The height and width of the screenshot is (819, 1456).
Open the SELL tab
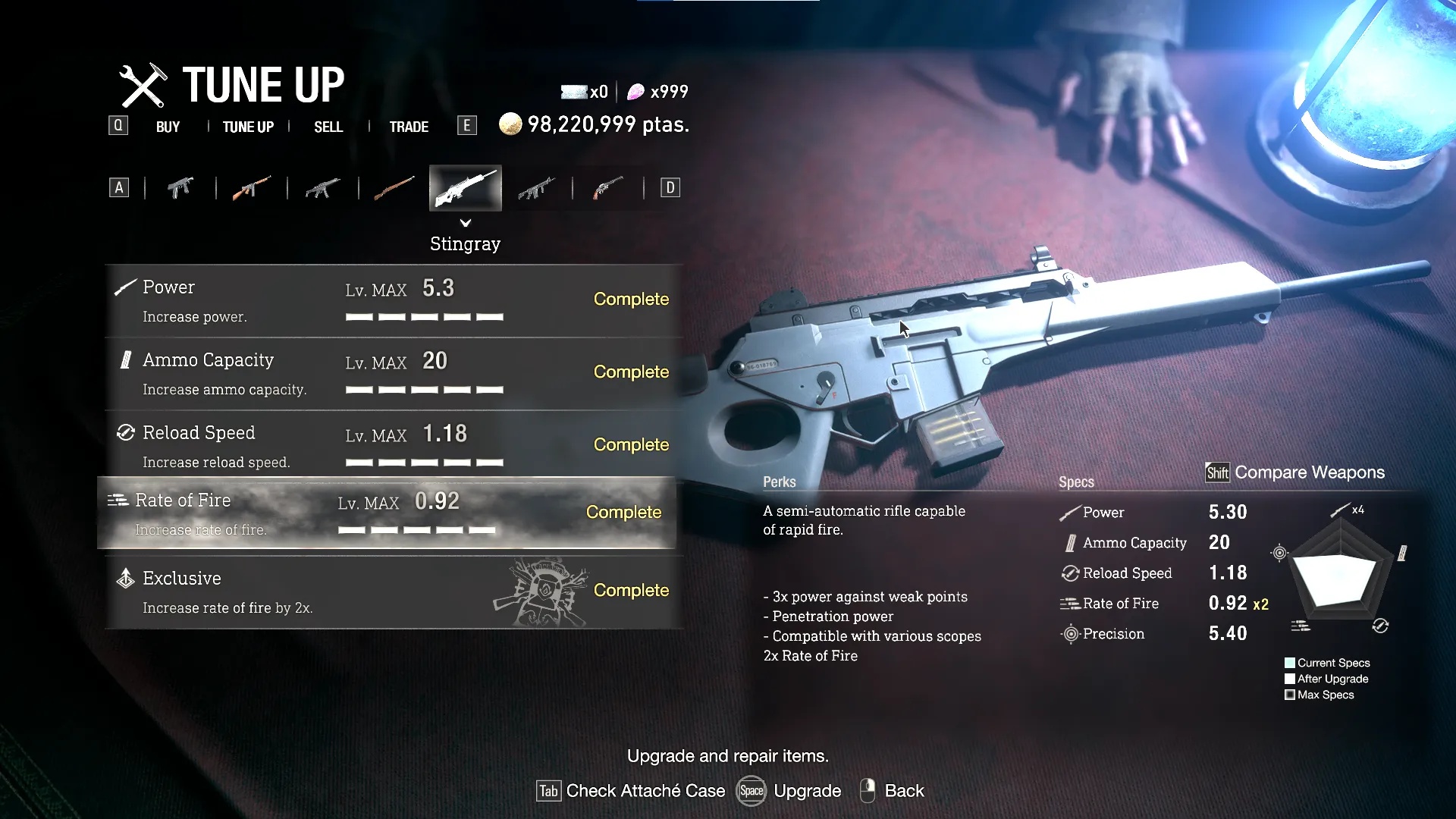pos(328,127)
